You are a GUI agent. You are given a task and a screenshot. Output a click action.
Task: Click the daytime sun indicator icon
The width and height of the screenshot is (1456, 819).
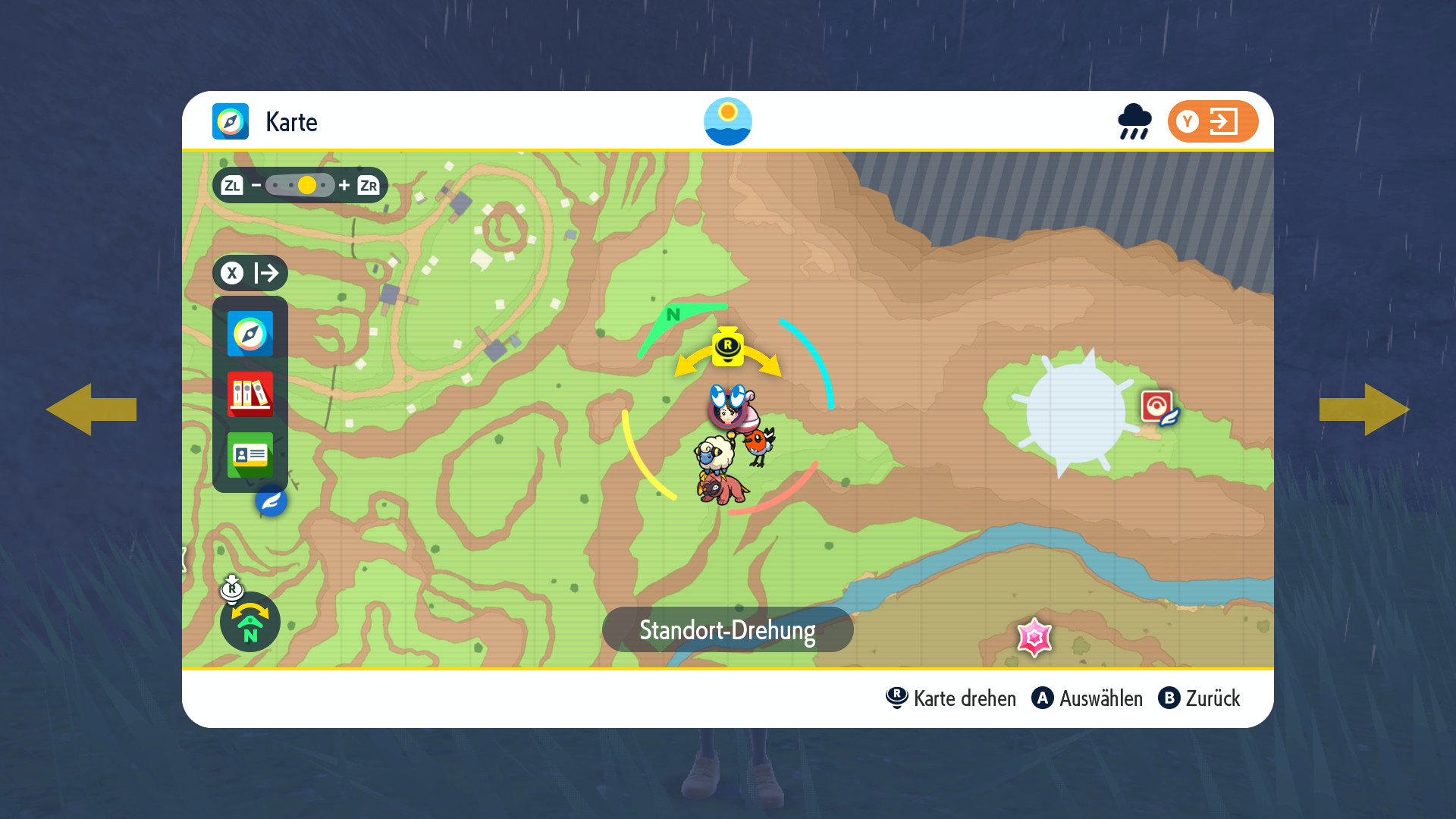point(727,121)
